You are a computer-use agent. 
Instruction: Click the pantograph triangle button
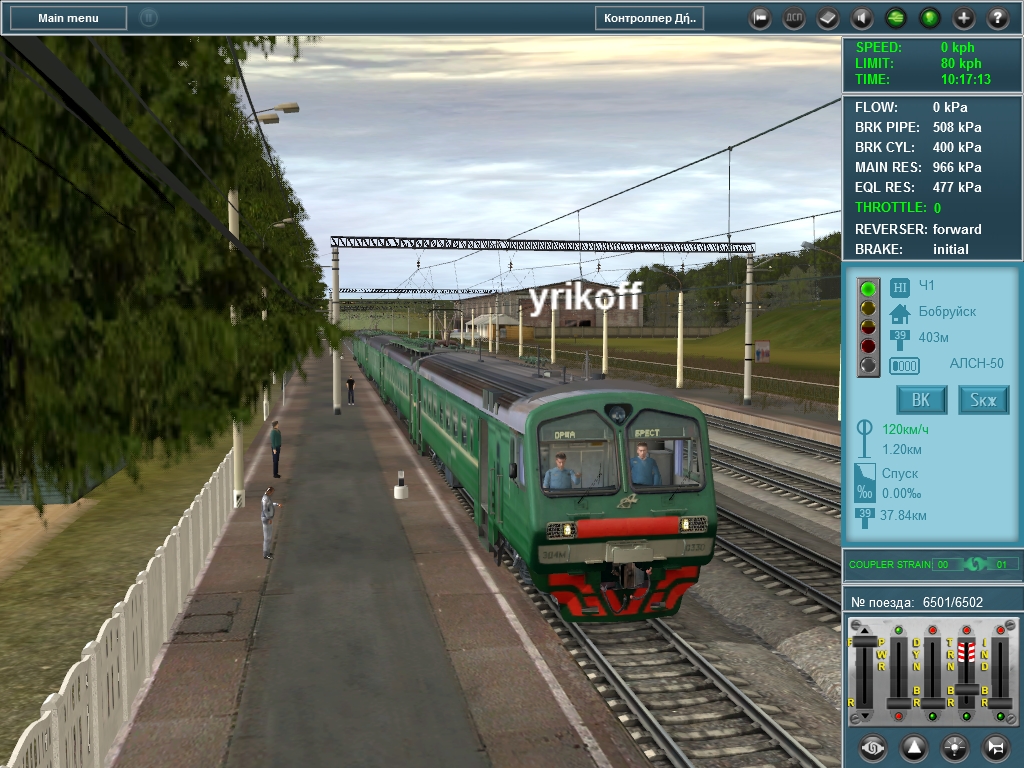pos(914,746)
